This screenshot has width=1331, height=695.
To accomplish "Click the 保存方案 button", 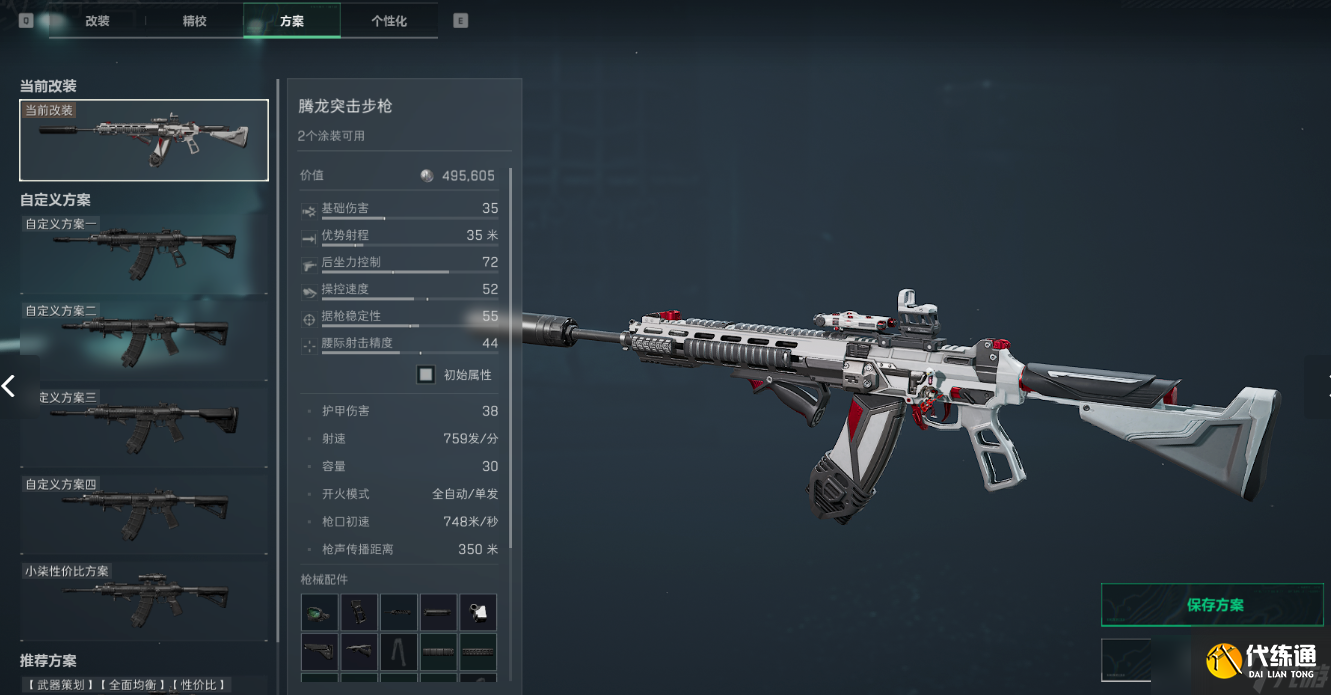I will coord(1212,605).
